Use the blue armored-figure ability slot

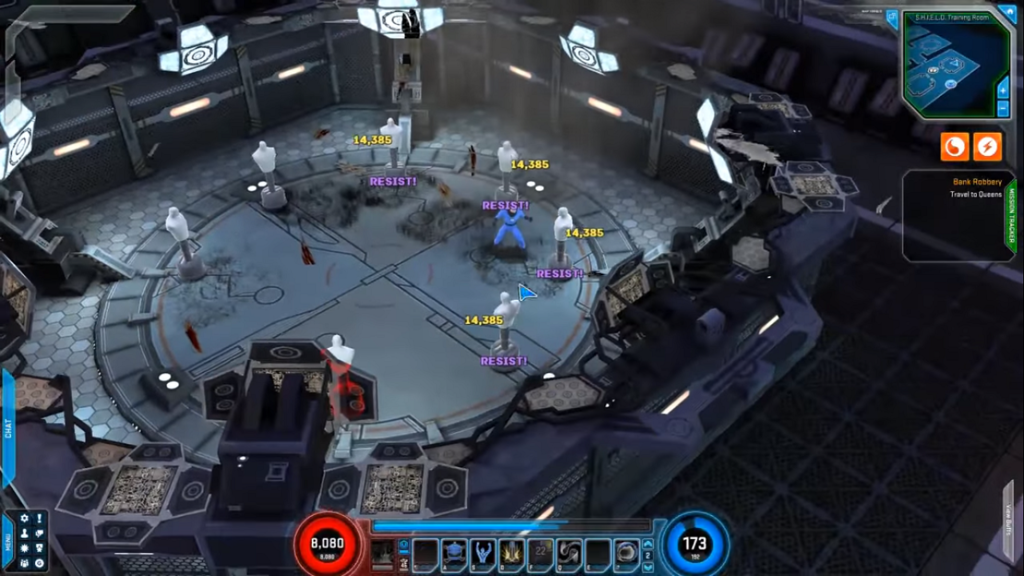tap(455, 553)
